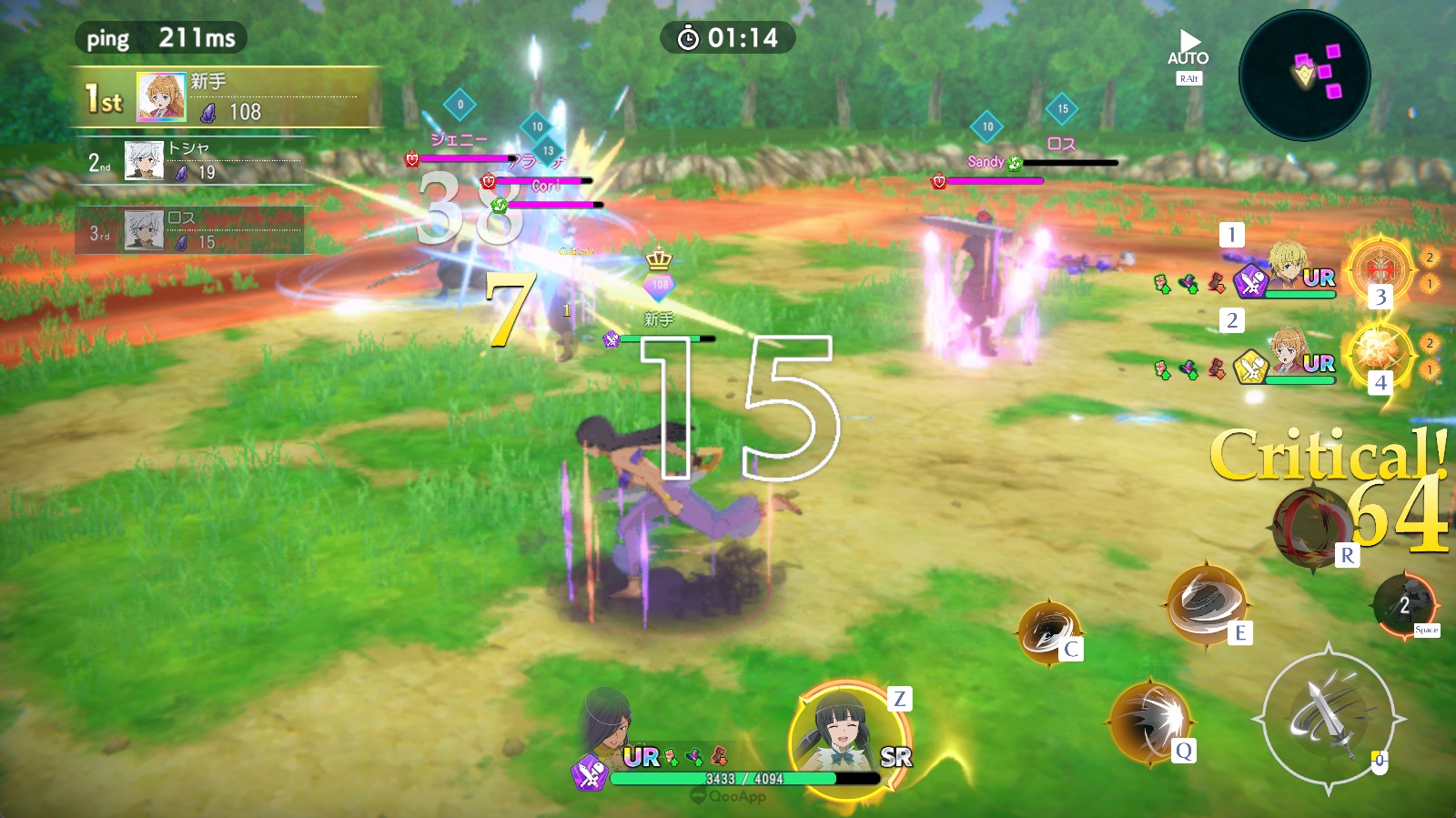
Task: Use the Q skill icon
Action: (x=1150, y=722)
